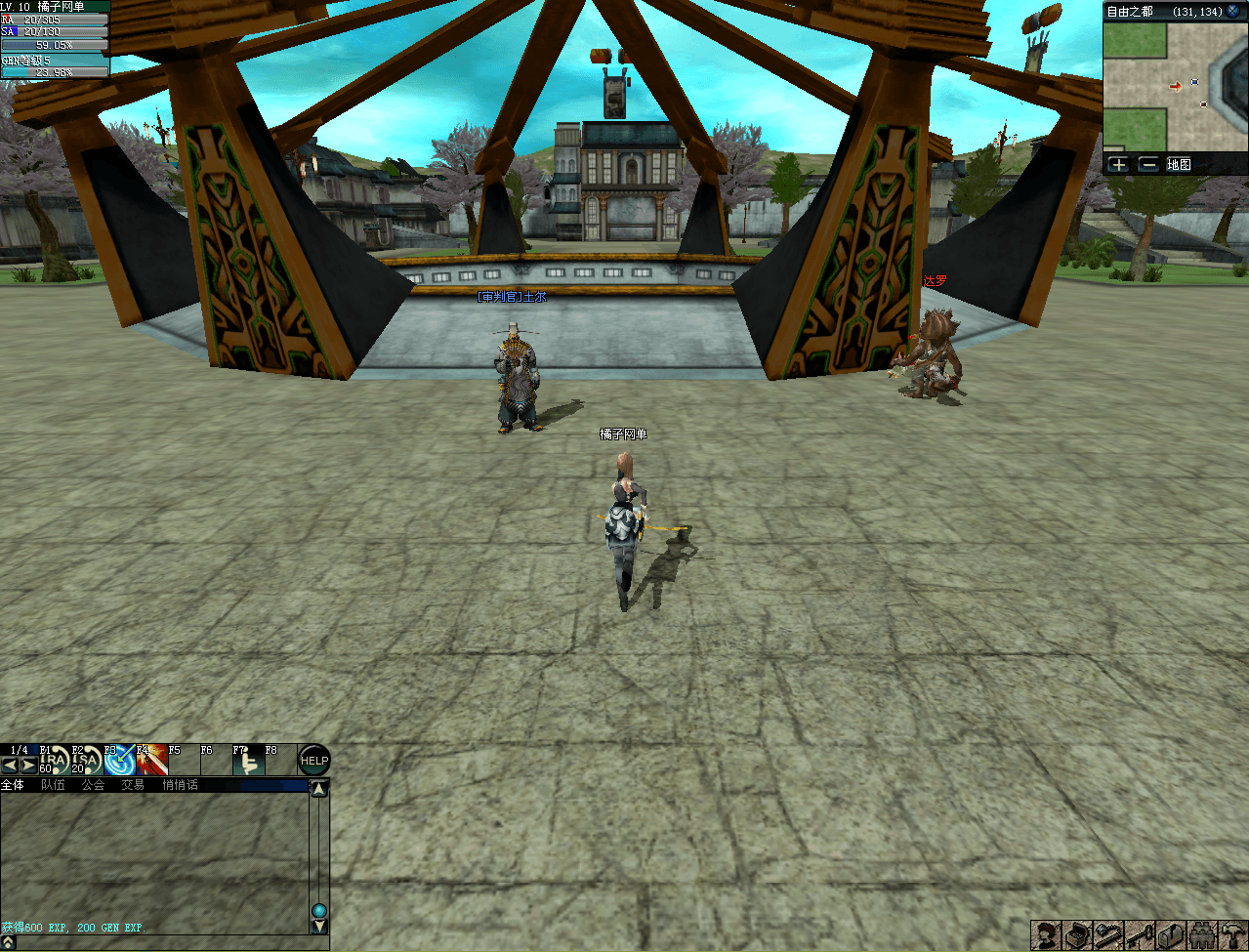Open the character portrait menu icon

pyautogui.click(x=1046, y=935)
